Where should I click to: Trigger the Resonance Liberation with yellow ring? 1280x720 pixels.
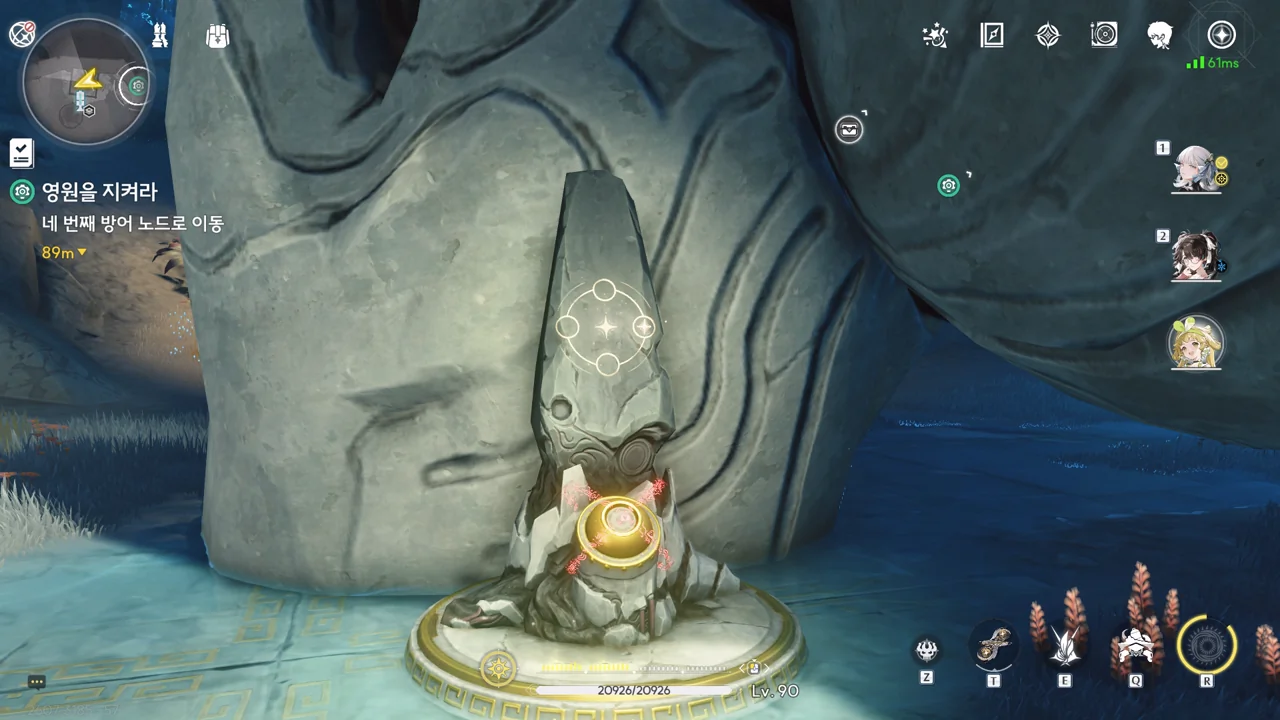(x=1207, y=646)
